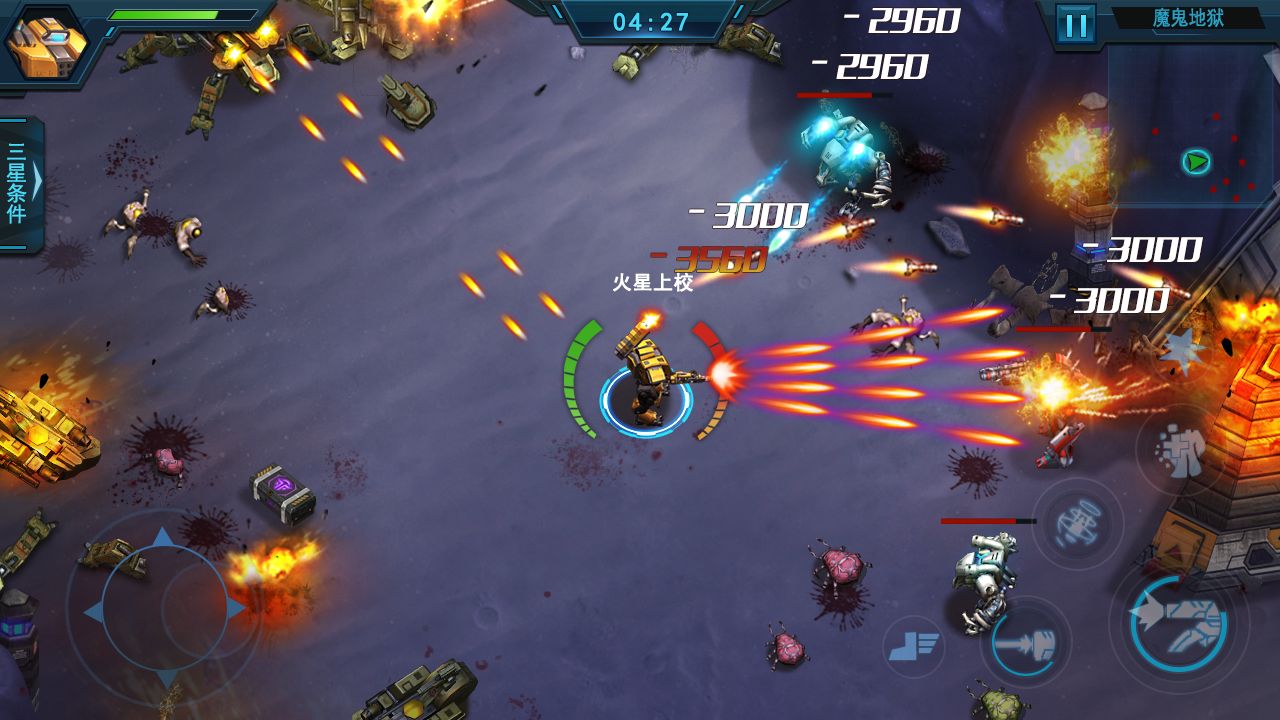This screenshot has height=720, width=1280.
Task: Pause the game with the pause button
Action: tap(1076, 24)
